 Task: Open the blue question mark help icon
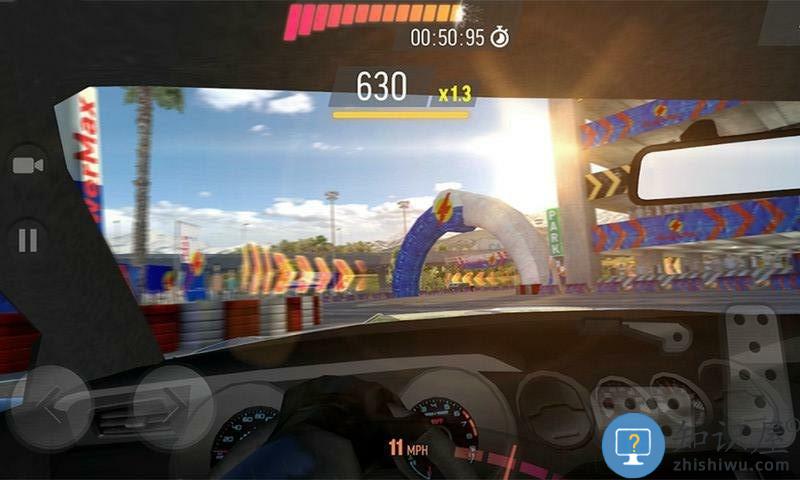click(x=633, y=444)
